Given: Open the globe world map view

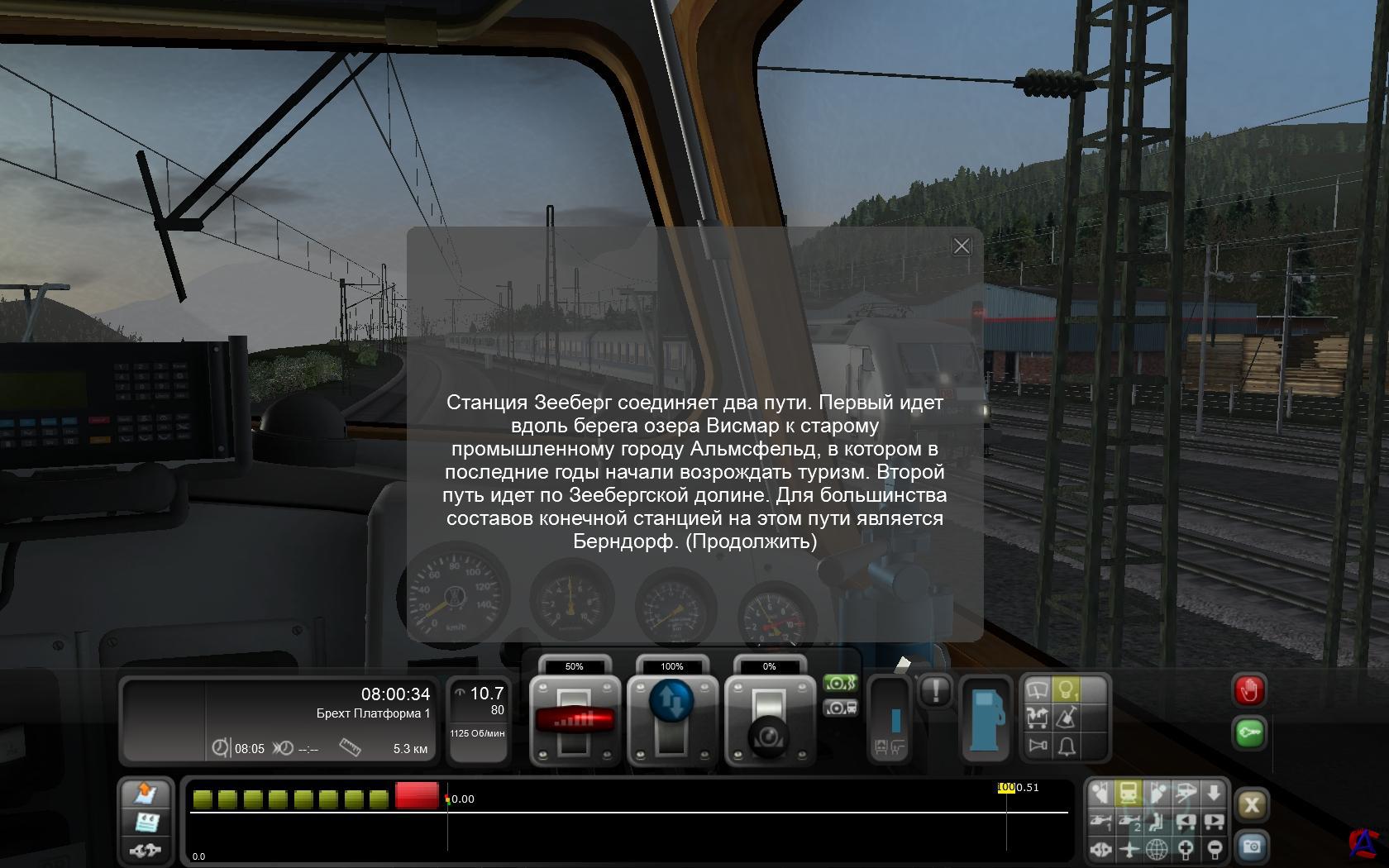Looking at the screenshot, I should pos(1157,849).
